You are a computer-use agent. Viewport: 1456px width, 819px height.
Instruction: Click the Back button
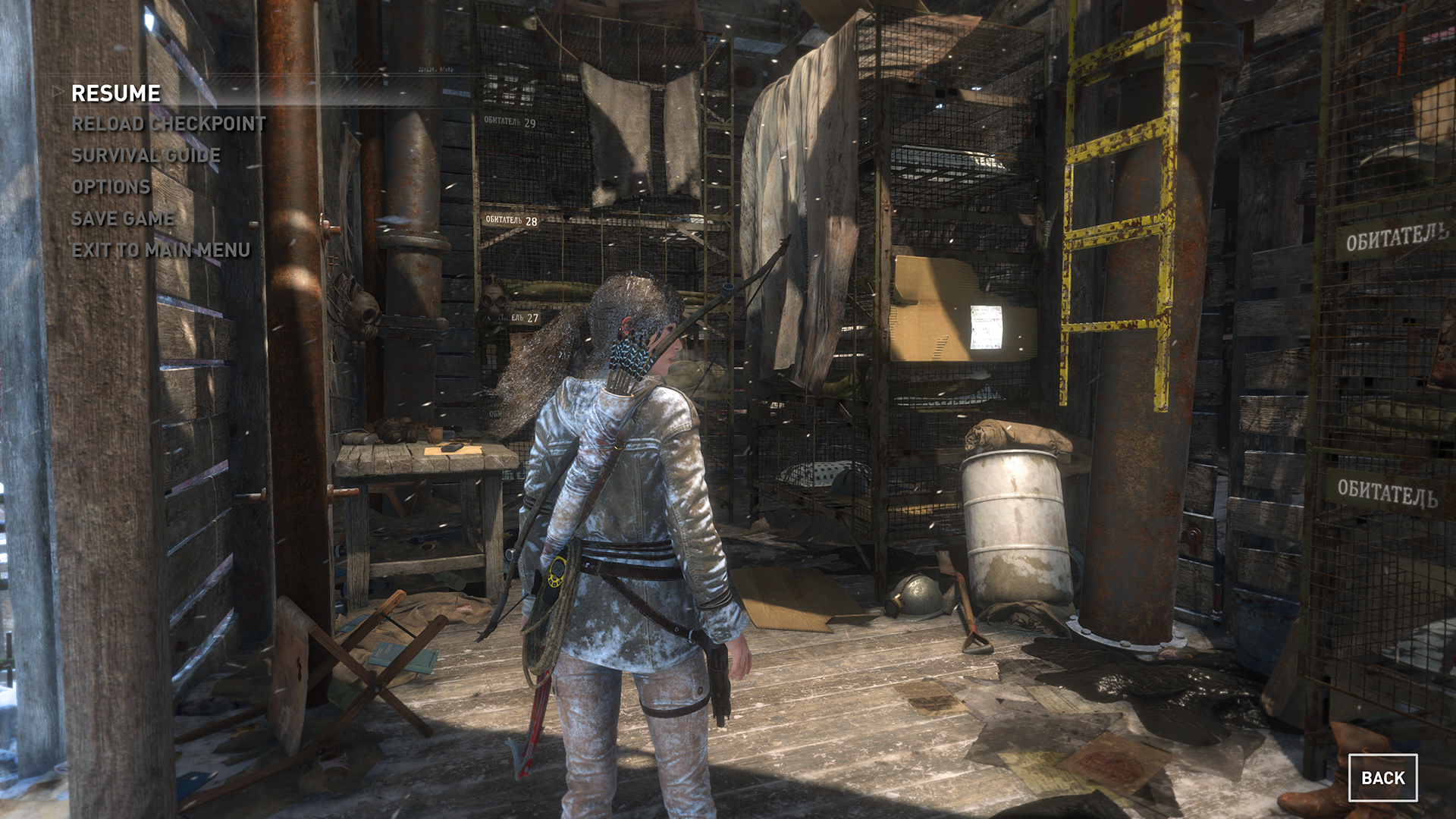(x=1382, y=778)
